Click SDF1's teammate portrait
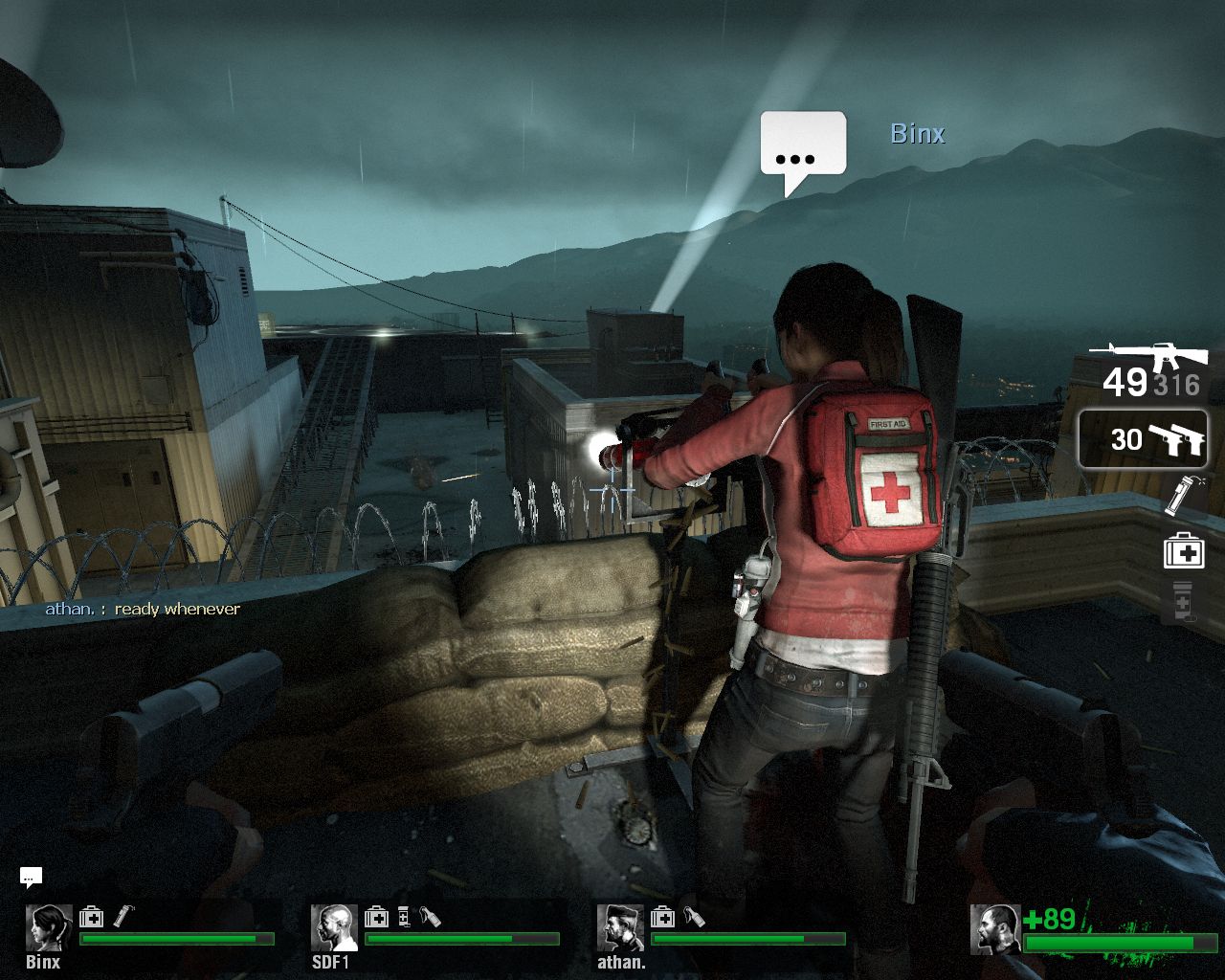The width and height of the screenshot is (1225, 980). 334,926
